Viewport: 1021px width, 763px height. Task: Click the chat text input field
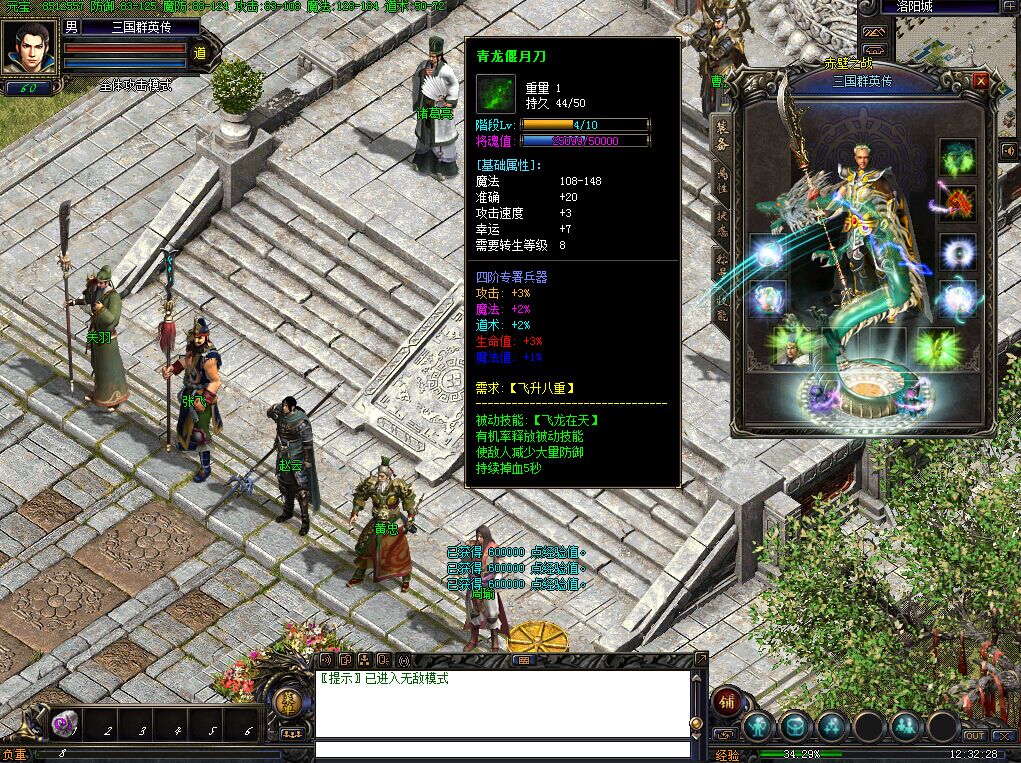coord(502,749)
